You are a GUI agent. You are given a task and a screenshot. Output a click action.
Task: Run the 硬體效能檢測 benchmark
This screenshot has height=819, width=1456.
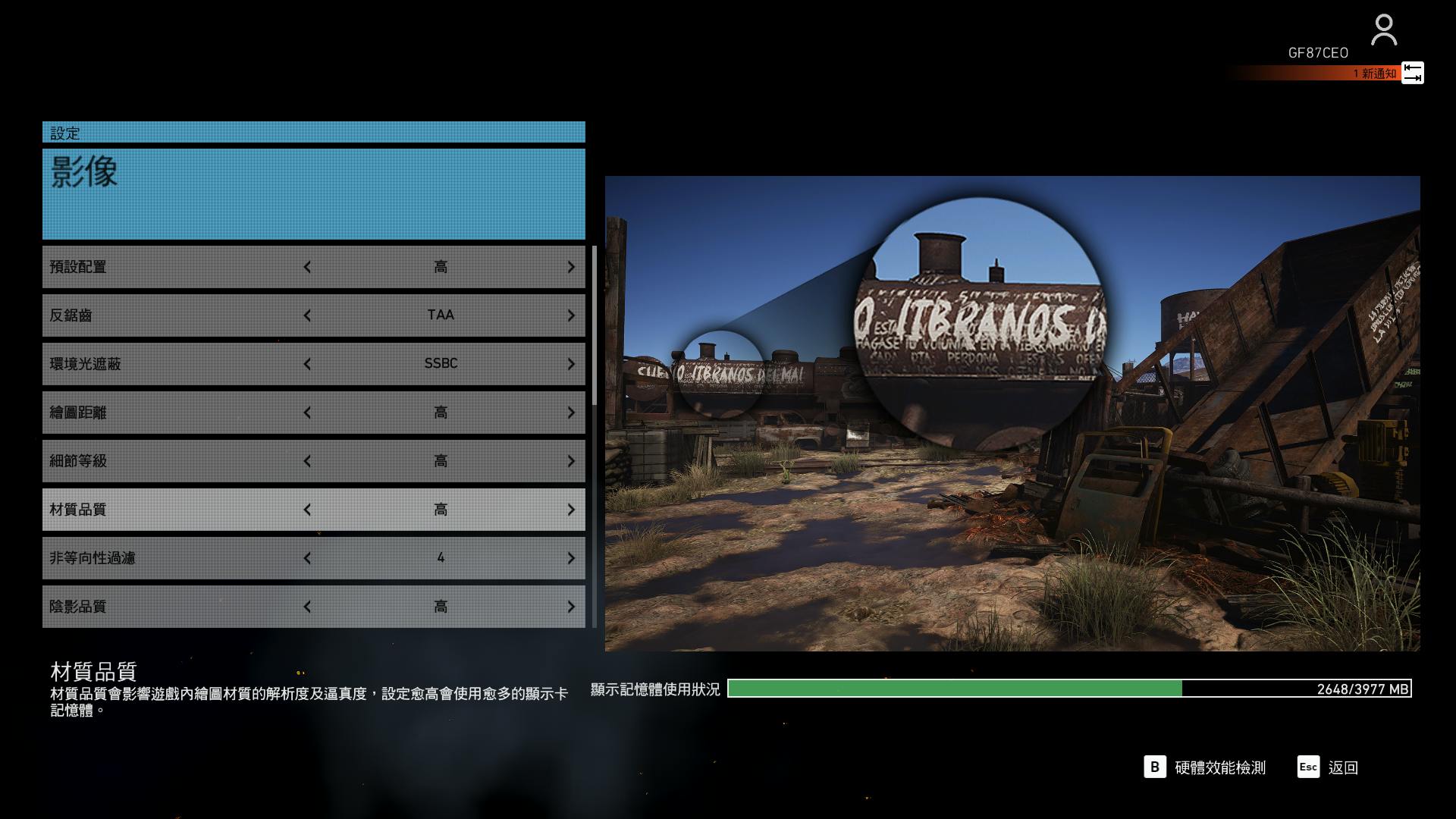1206,767
